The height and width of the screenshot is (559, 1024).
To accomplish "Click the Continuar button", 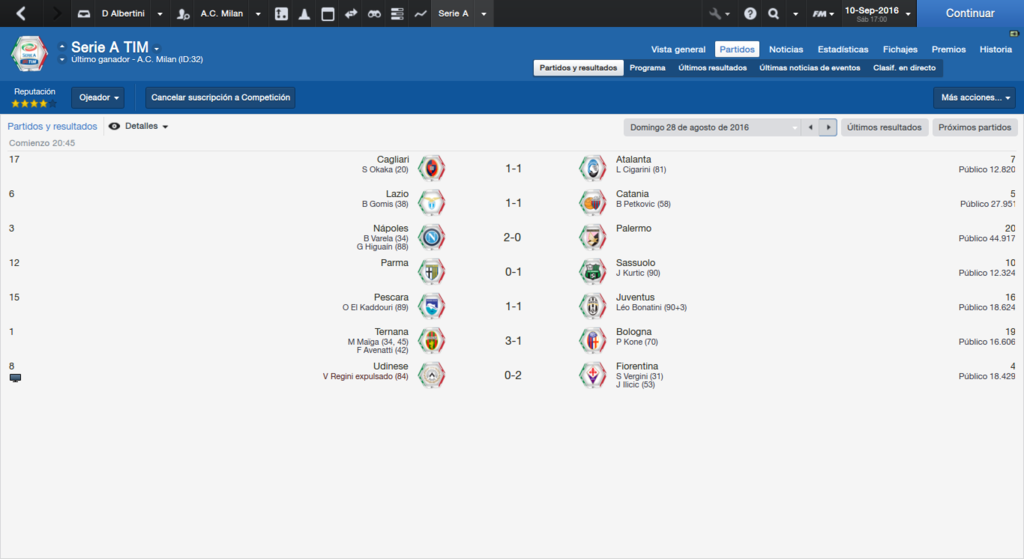I will [969, 14].
